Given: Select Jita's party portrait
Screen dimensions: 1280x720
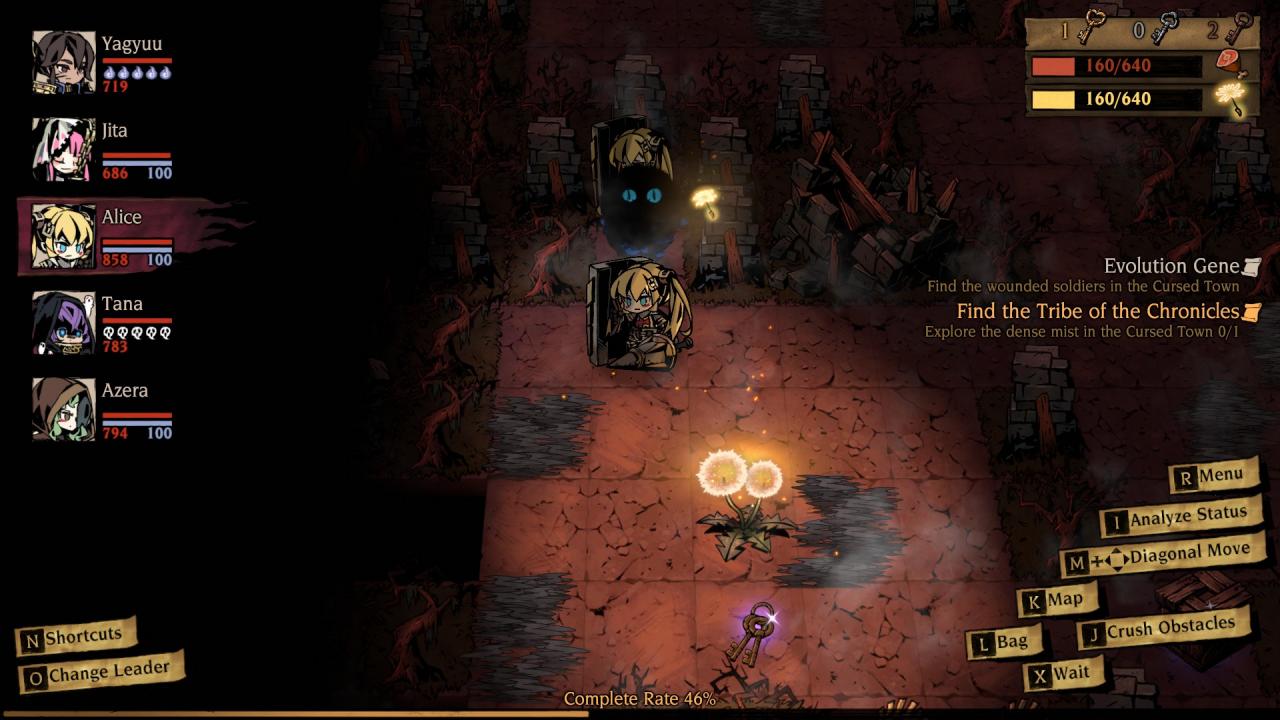Looking at the screenshot, I should click(64, 149).
